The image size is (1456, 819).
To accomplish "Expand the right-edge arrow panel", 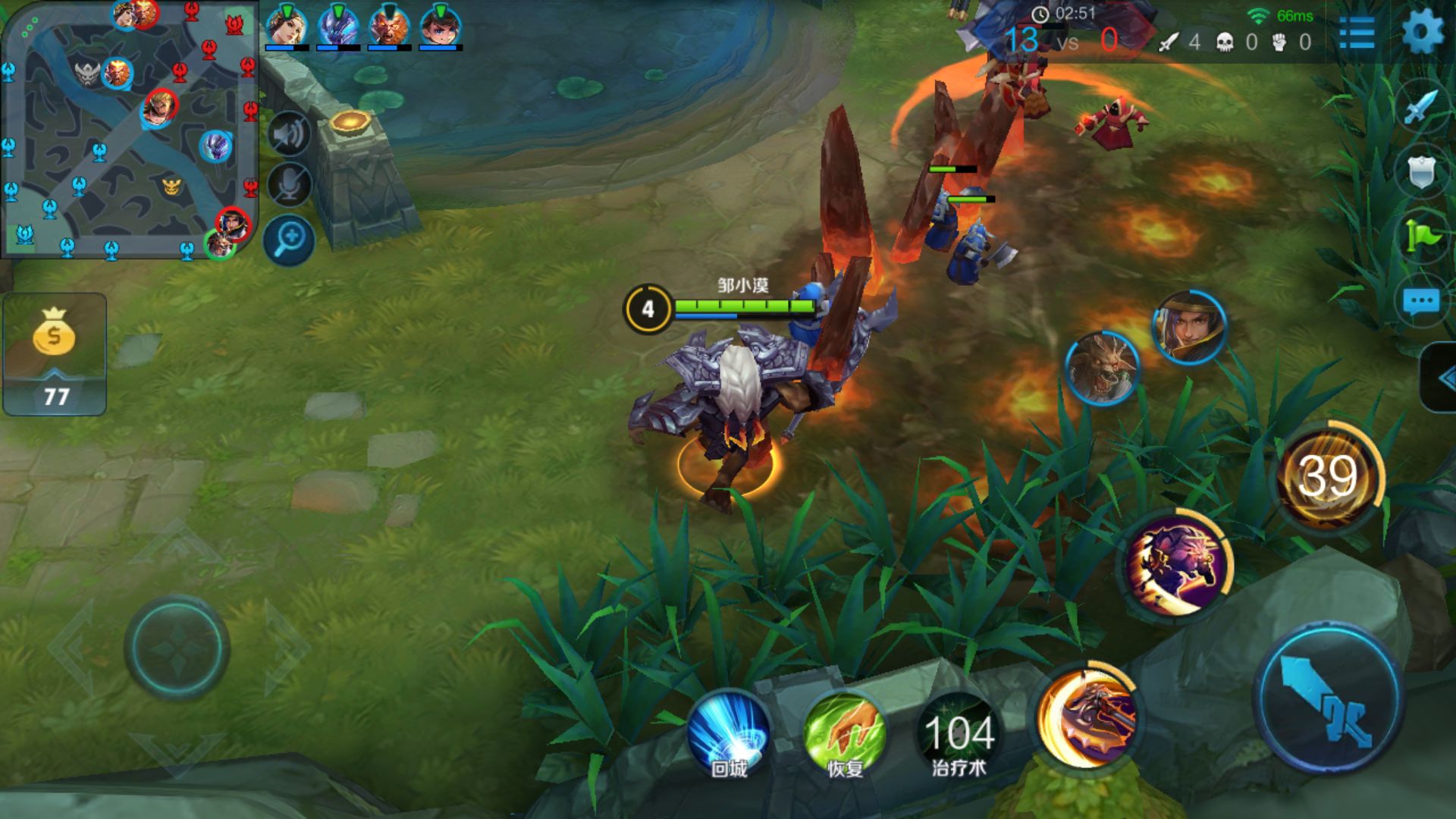I will [x=1441, y=378].
